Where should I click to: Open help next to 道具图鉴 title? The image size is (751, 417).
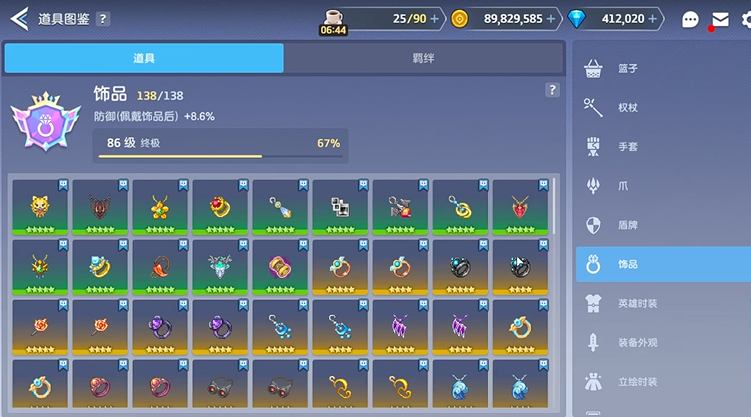coord(103,19)
